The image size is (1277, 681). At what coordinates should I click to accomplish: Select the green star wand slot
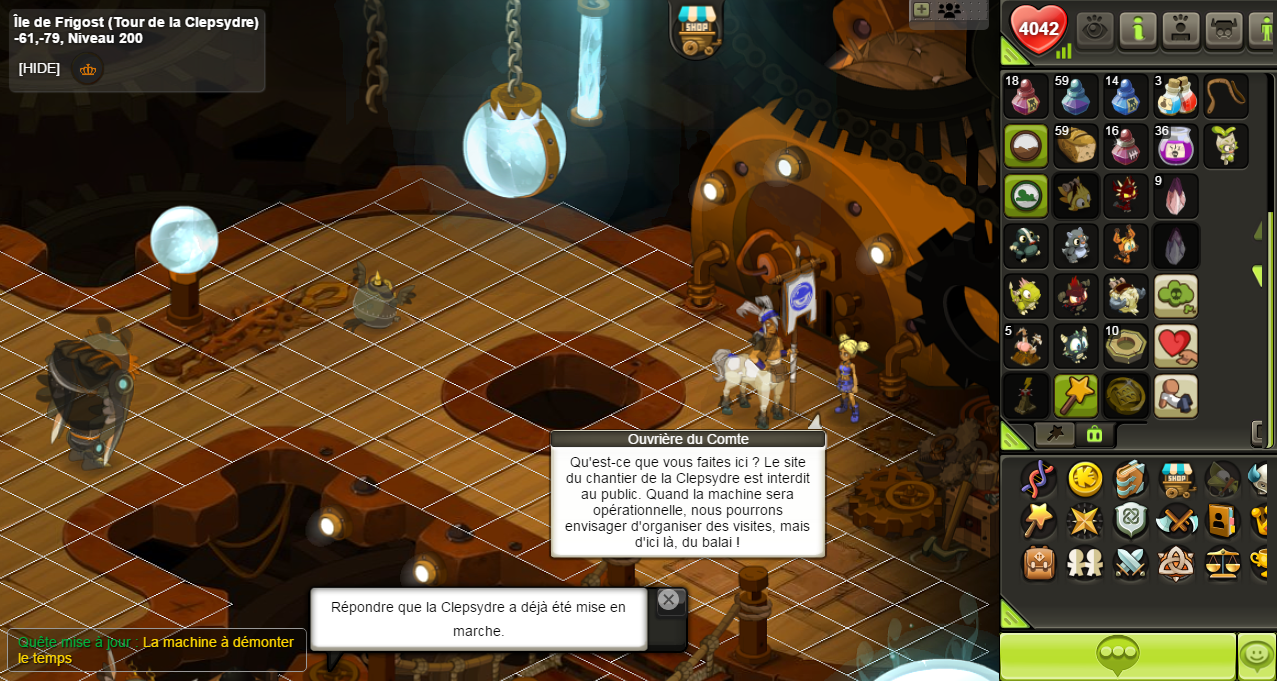click(1076, 396)
